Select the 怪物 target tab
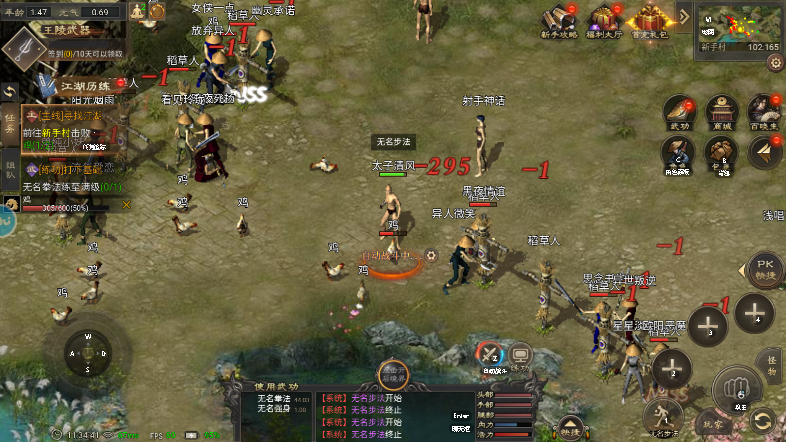This screenshot has height=442, width=786. (x=770, y=360)
